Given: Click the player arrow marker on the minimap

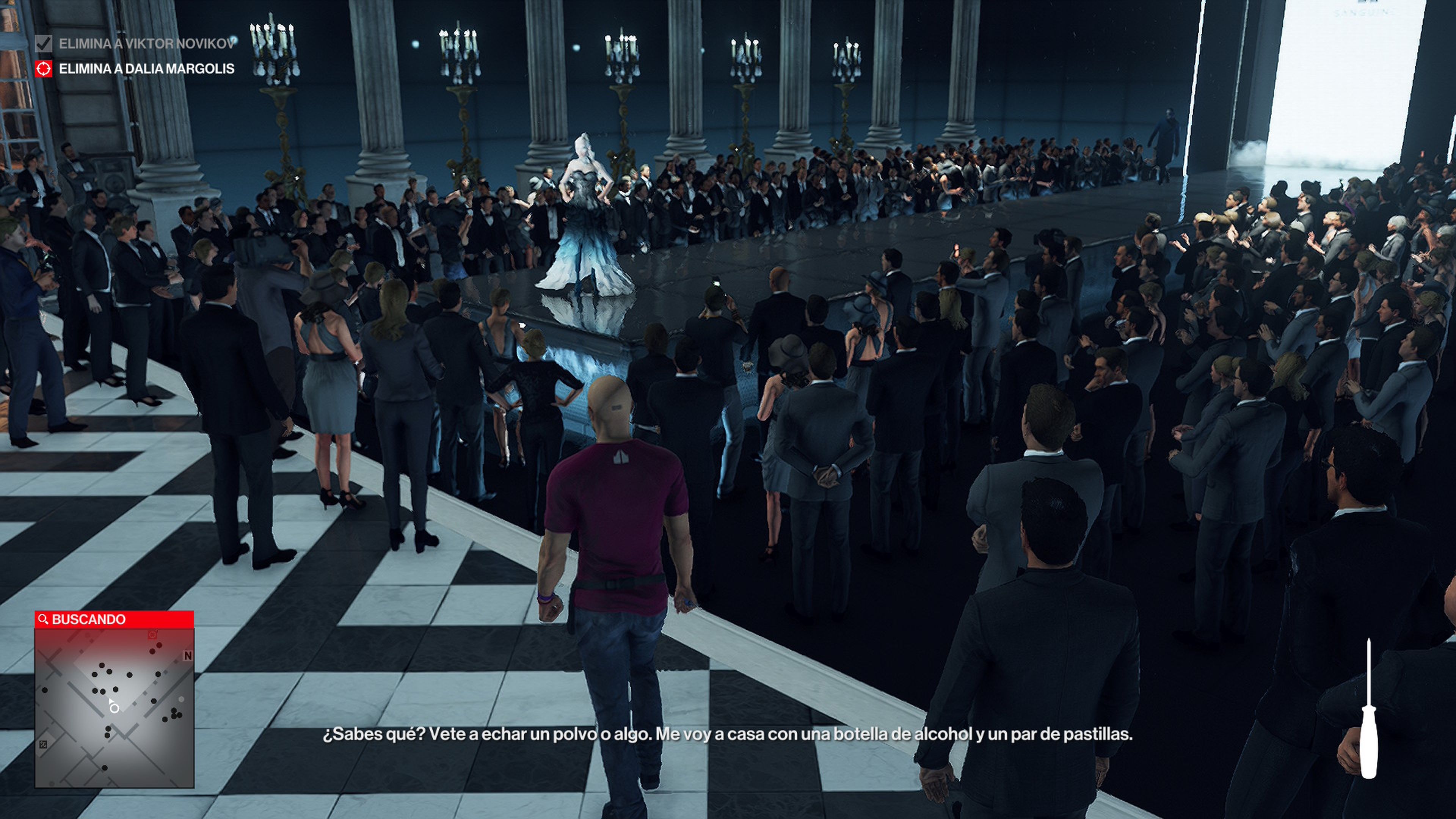Looking at the screenshot, I should 111,701.
